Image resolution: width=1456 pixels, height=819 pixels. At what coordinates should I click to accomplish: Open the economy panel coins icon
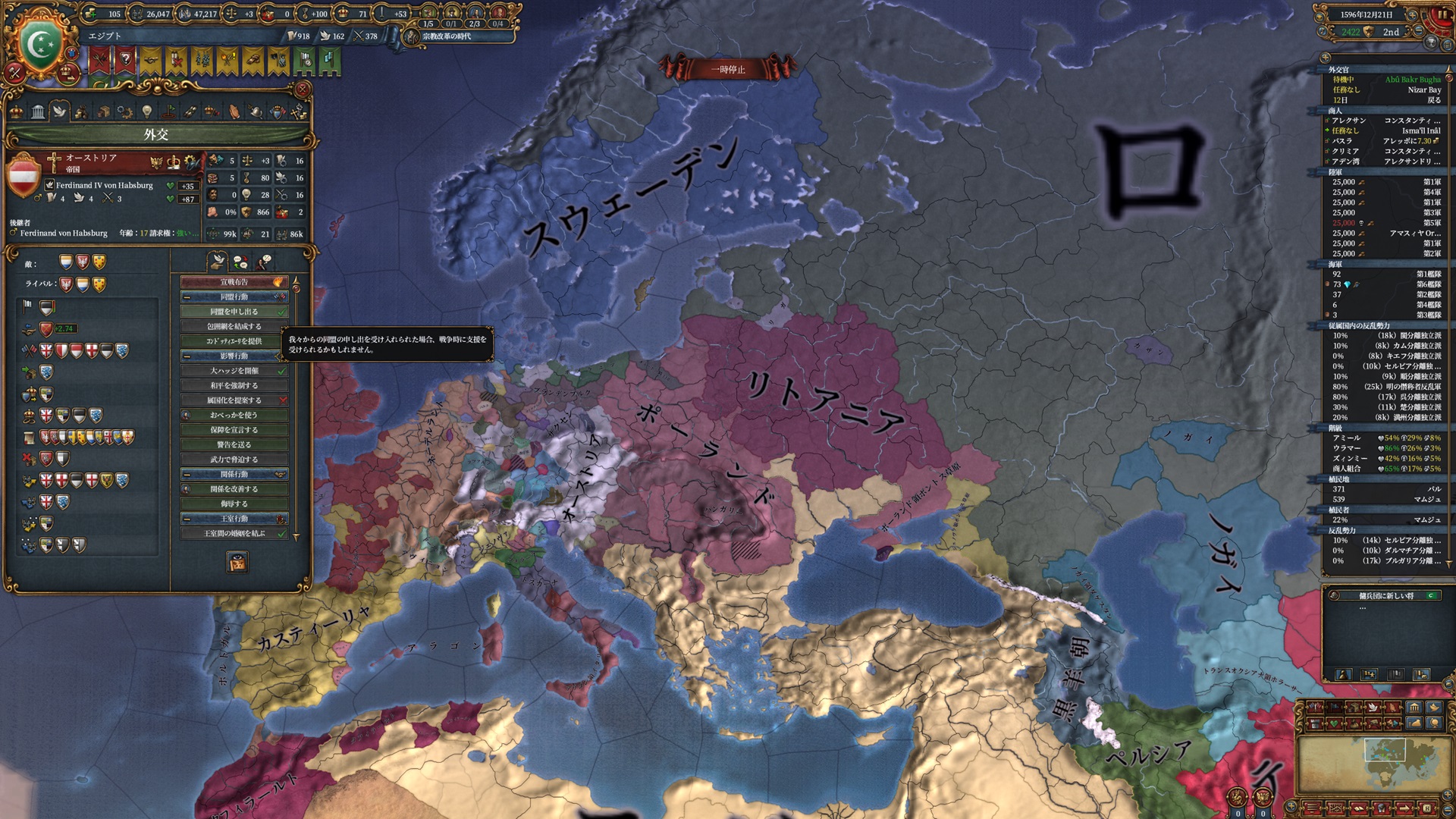pyautogui.click(x=83, y=111)
